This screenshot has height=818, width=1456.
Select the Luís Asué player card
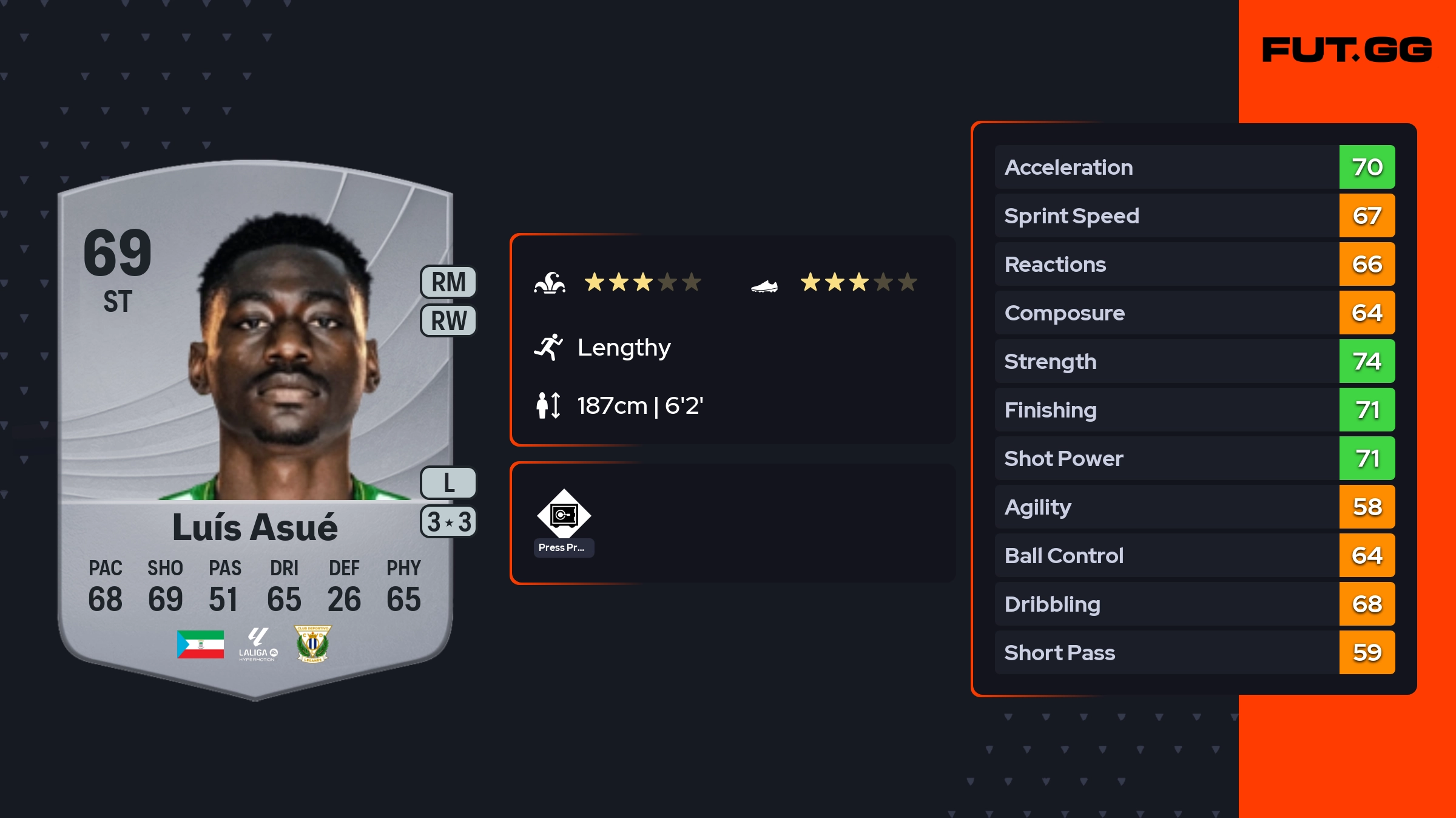coord(255,425)
